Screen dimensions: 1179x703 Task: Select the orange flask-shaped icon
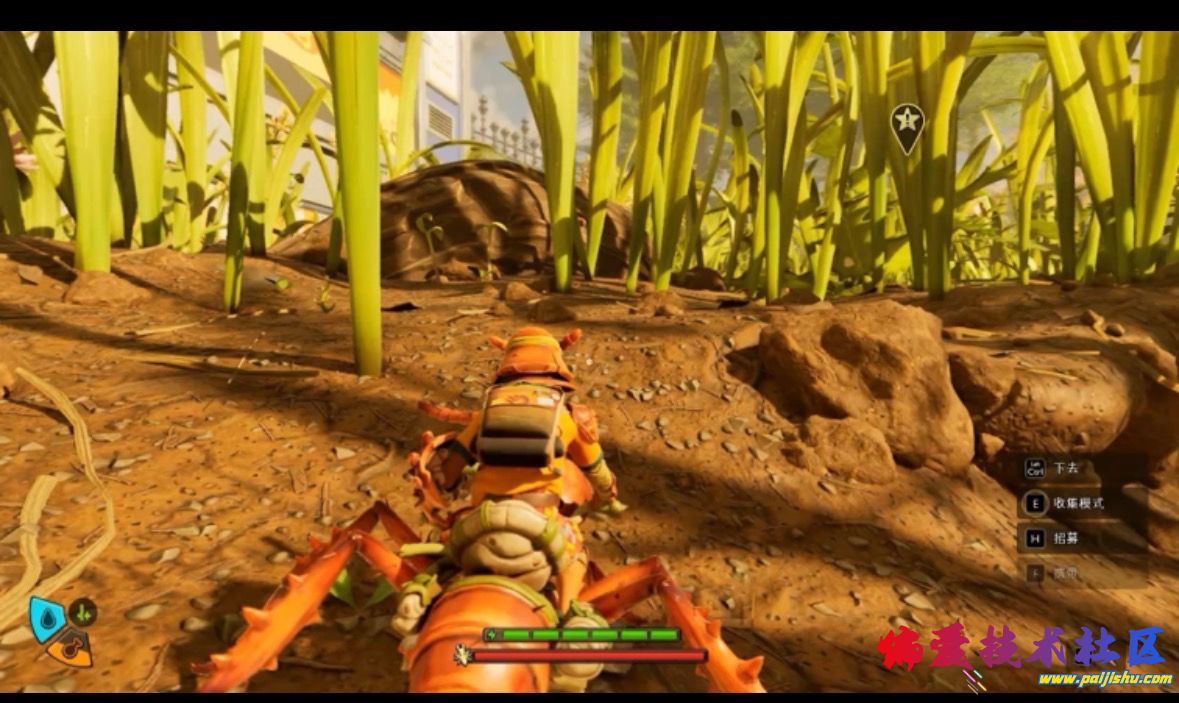tap(70, 650)
